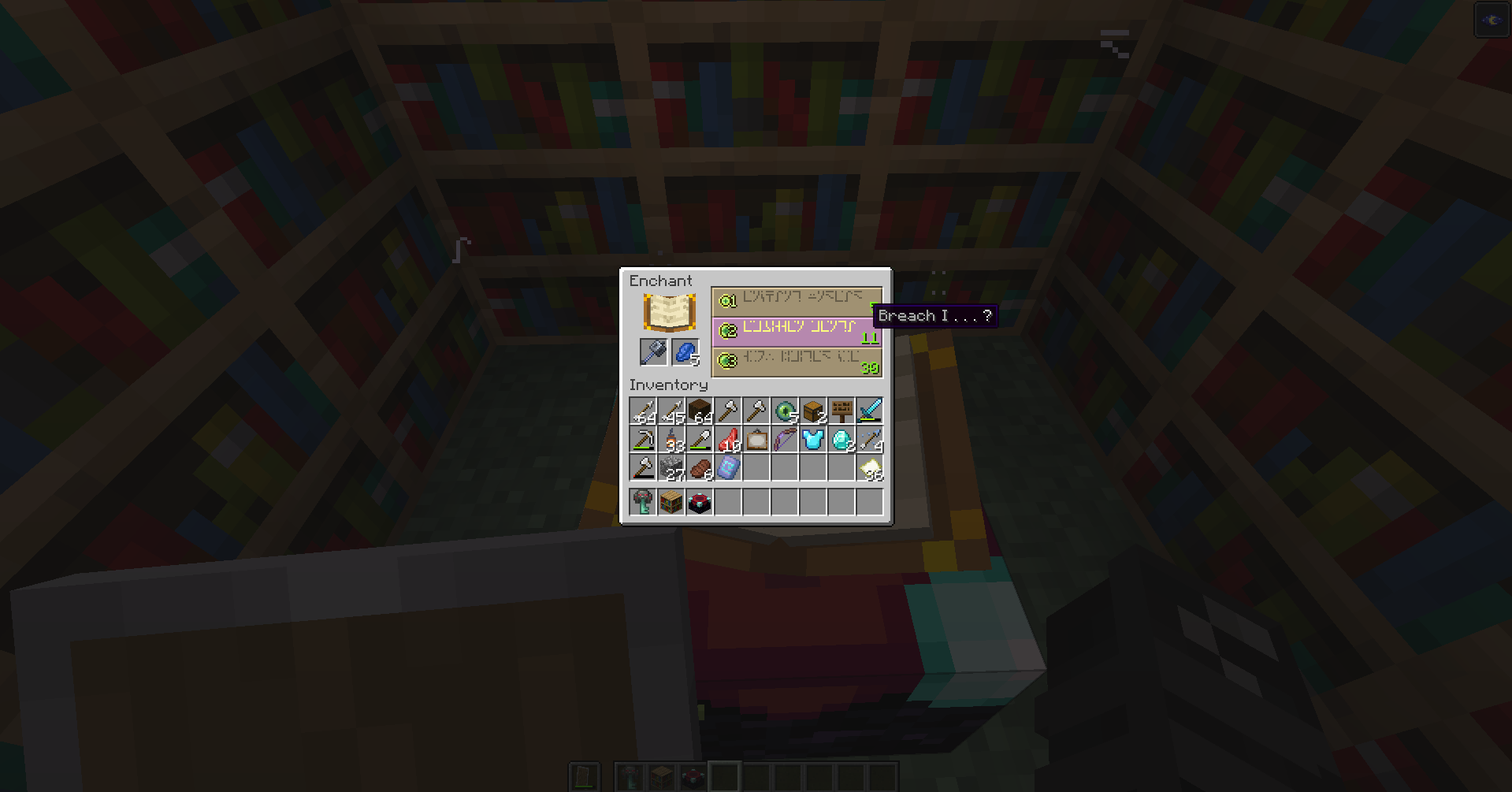Screen dimensions: 1512x792
Task: Select the oak sign item
Action: click(841, 410)
